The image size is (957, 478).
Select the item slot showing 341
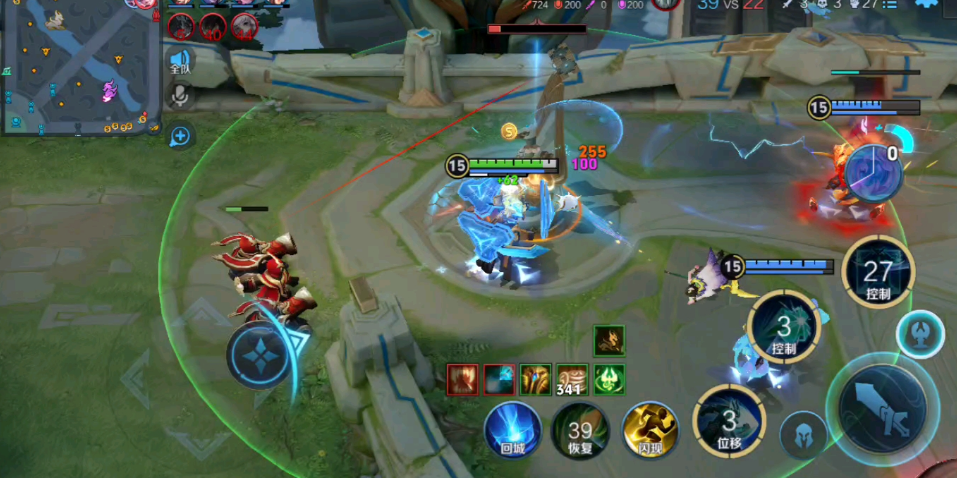tap(572, 379)
